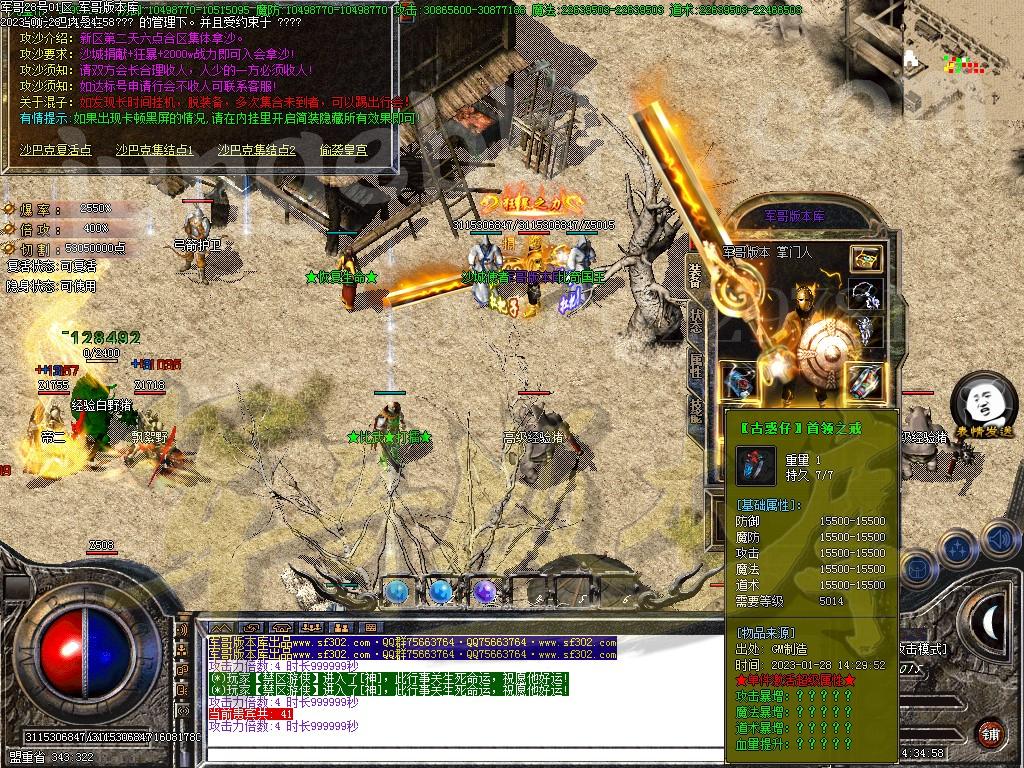
Task: Use the purple orb in the belt bar
Action: pyautogui.click(x=485, y=592)
